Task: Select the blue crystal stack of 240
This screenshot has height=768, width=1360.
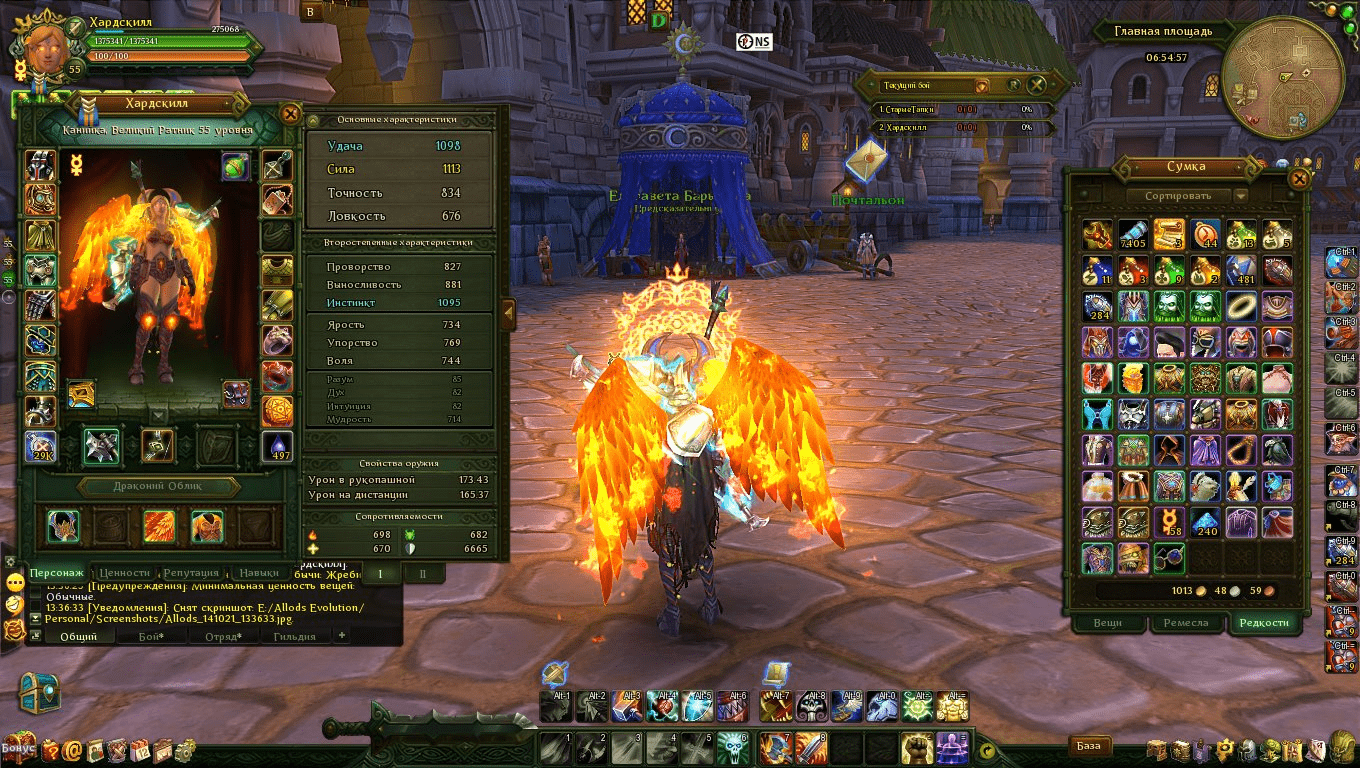Action: (x=1205, y=522)
